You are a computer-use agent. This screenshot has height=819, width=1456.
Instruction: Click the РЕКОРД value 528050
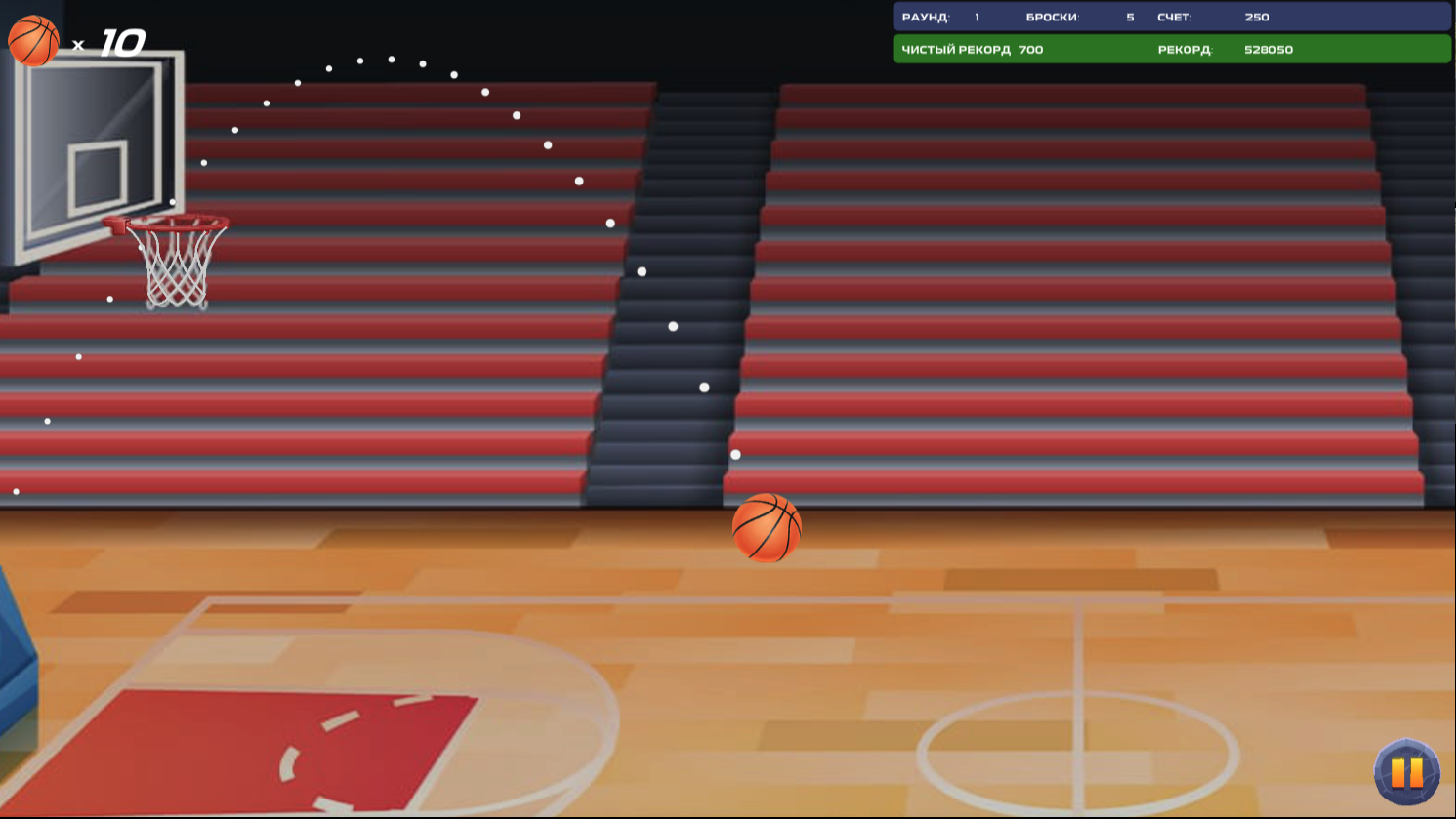pyautogui.click(x=1268, y=49)
